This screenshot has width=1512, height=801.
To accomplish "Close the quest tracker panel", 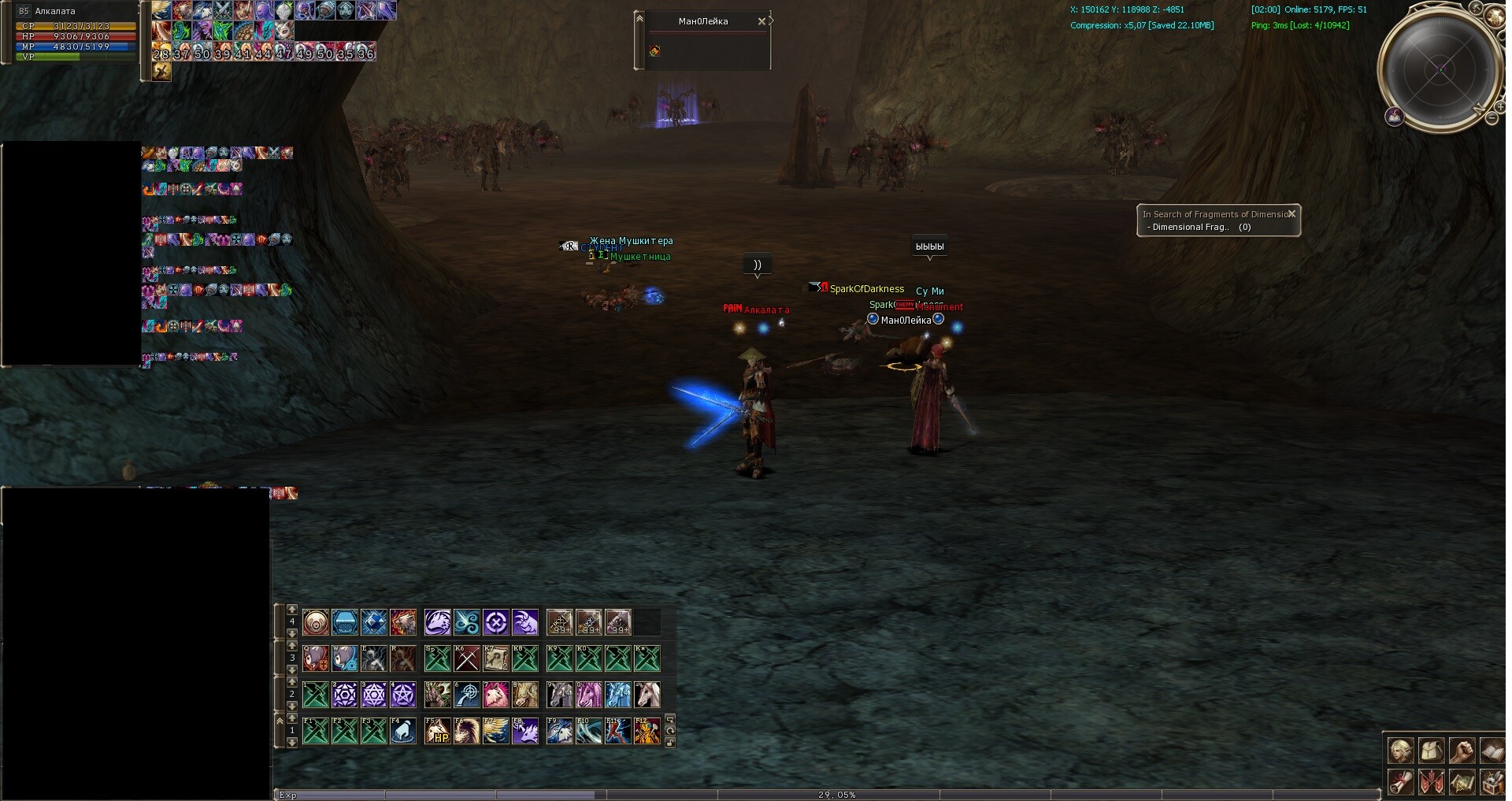I will point(1291,213).
